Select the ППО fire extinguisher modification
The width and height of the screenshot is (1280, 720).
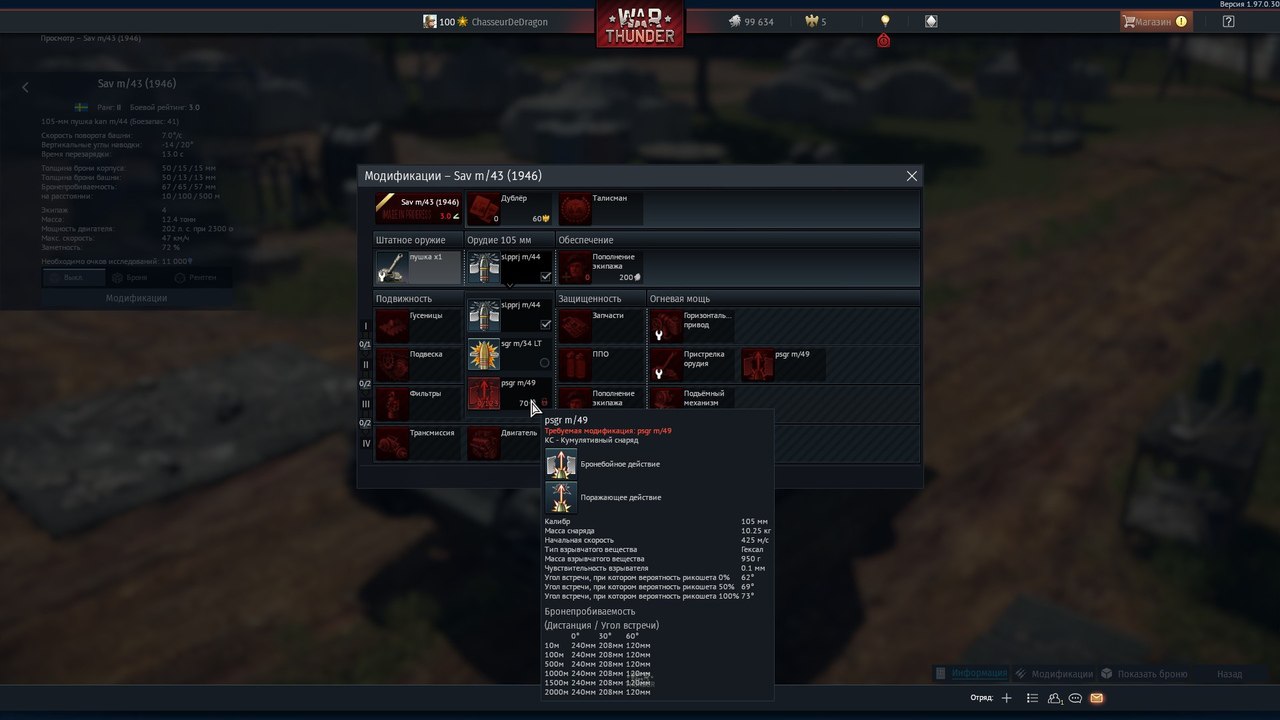click(x=600, y=364)
